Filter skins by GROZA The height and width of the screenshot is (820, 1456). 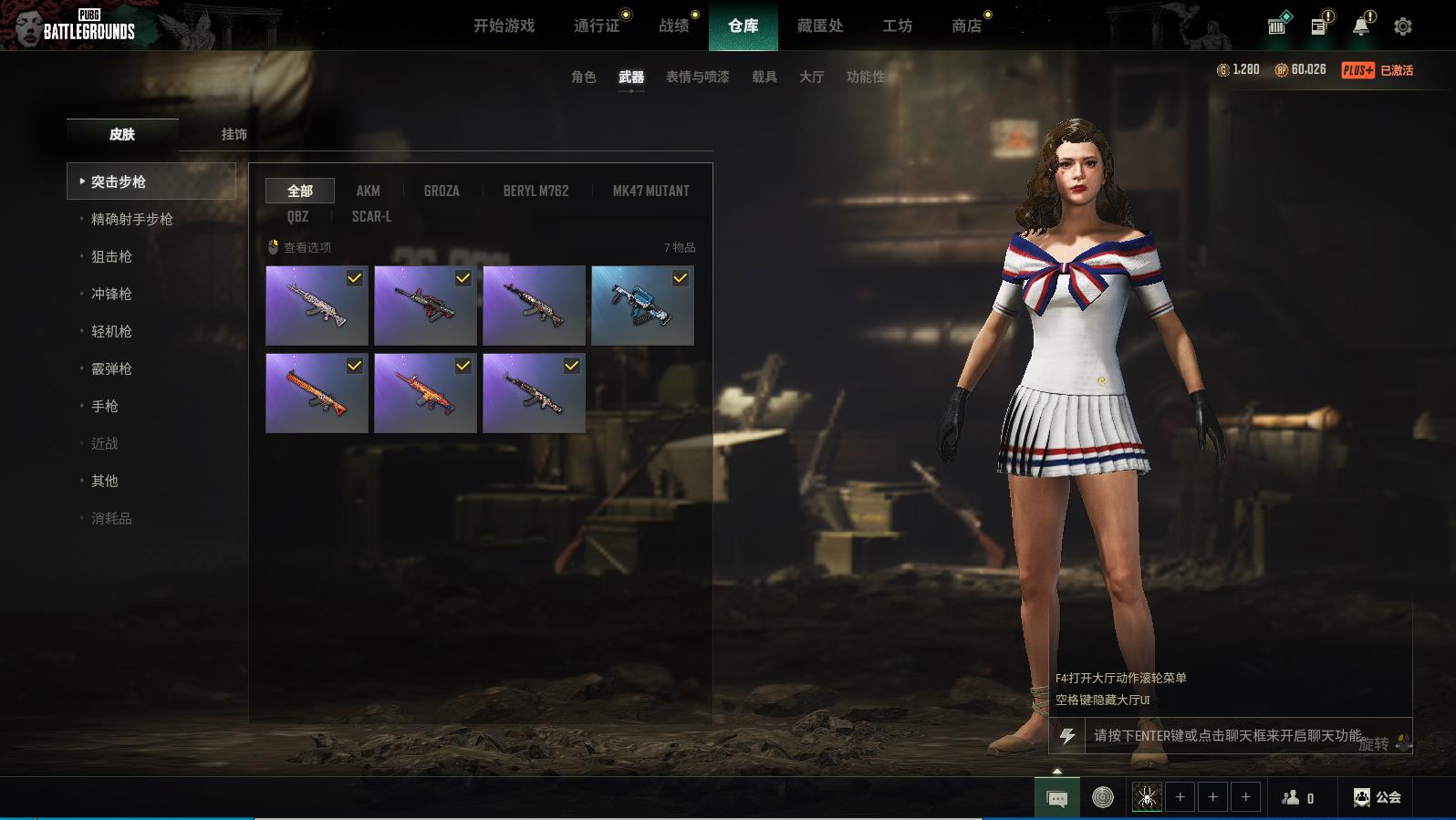point(442,191)
